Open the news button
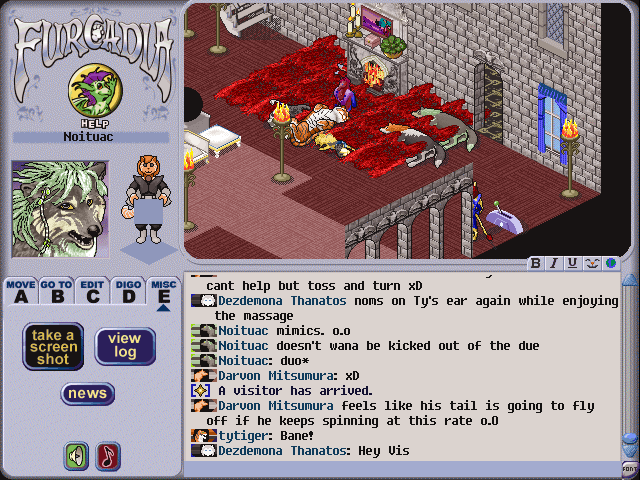Screen dimensions: 640x480 point(88,393)
